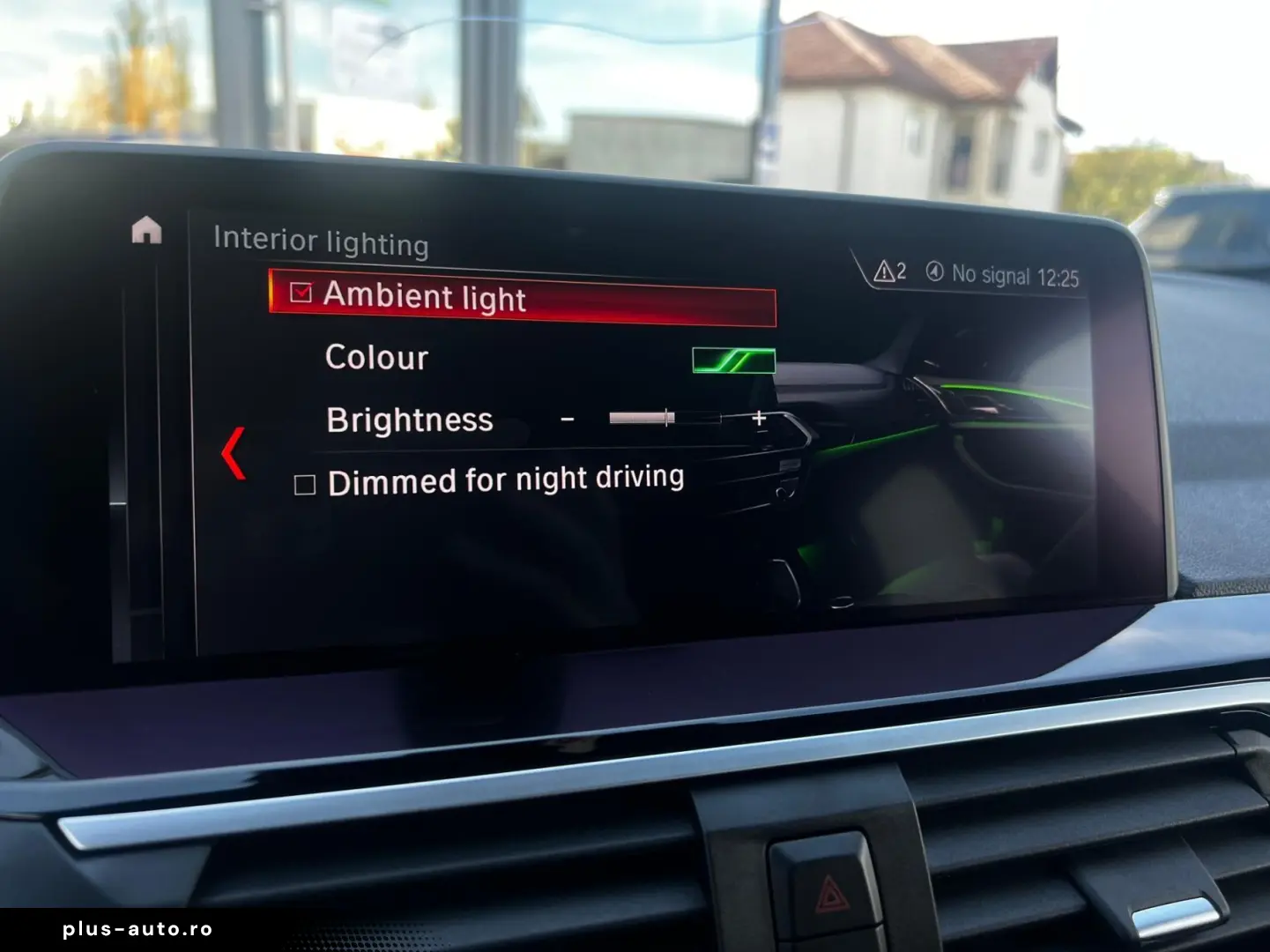Decrease brightness with the minus button
This screenshot has height=952, width=1270.
pos(568,419)
